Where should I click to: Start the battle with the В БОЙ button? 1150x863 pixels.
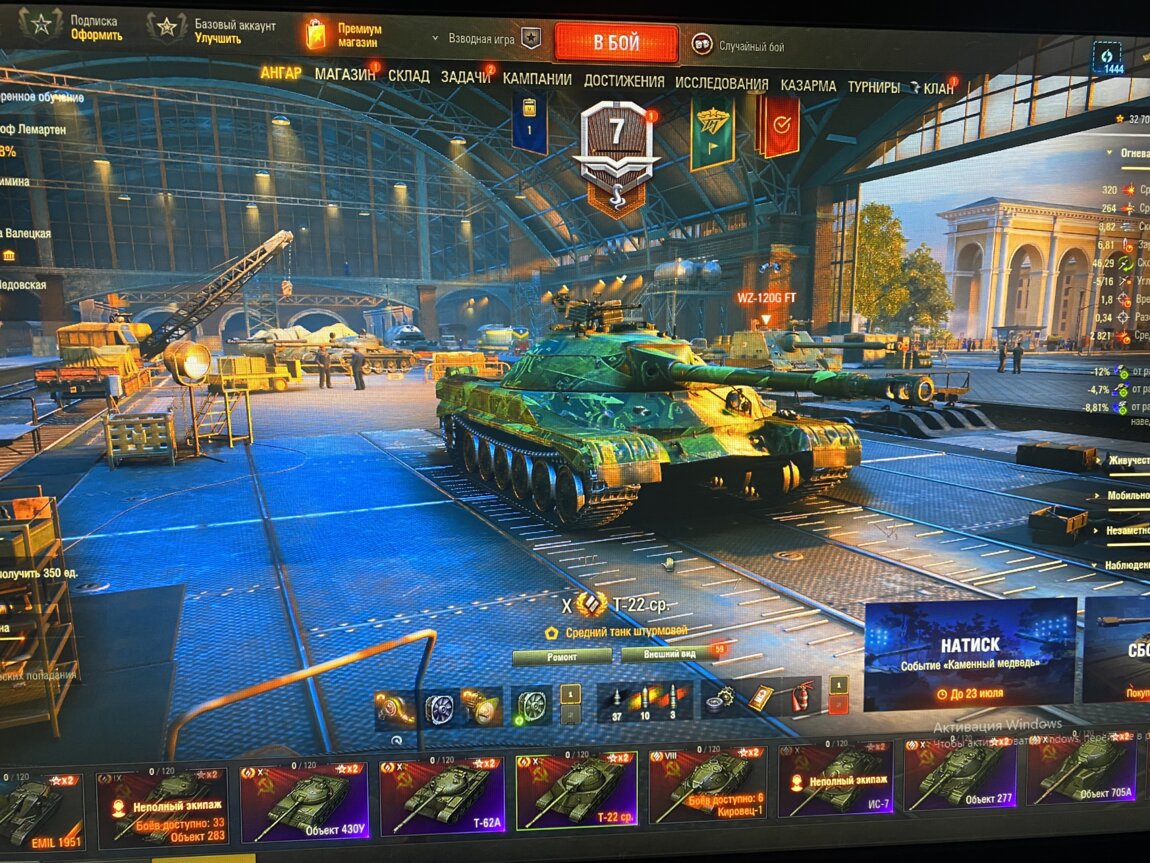coord(616,43)
